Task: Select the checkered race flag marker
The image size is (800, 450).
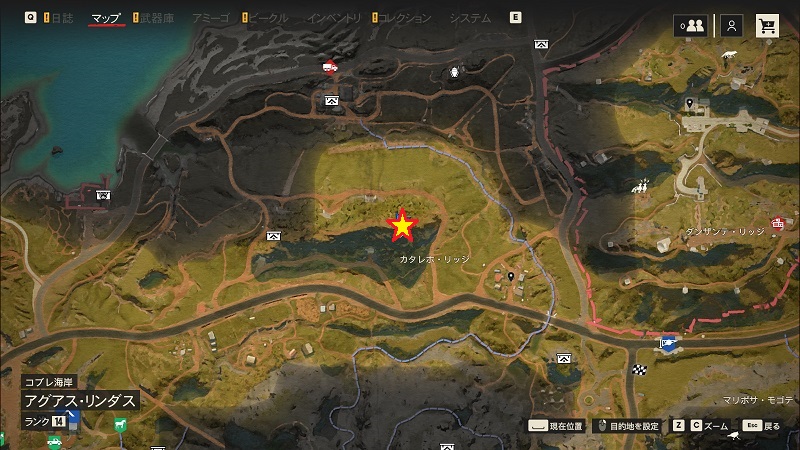Action: tap(639, 371)
